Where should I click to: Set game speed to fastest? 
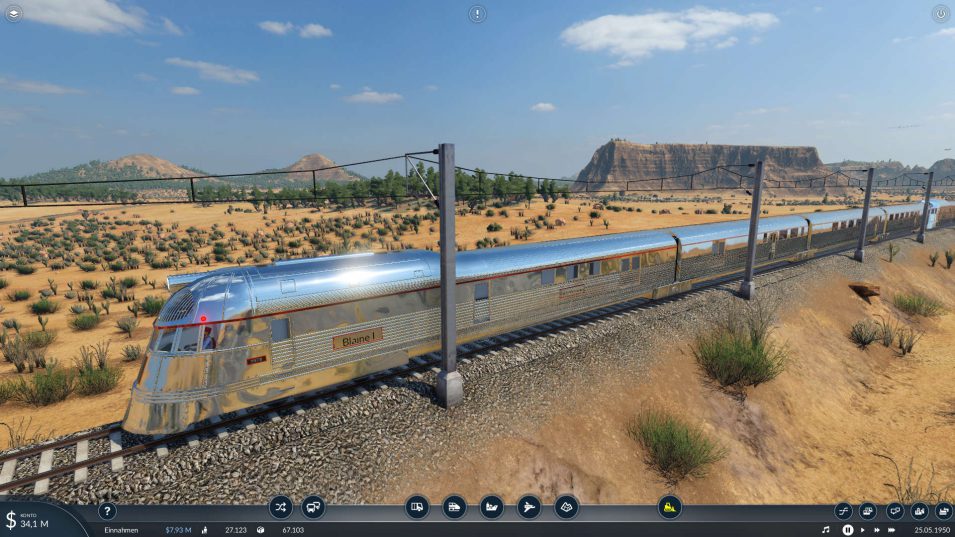[x=892, y=529]
